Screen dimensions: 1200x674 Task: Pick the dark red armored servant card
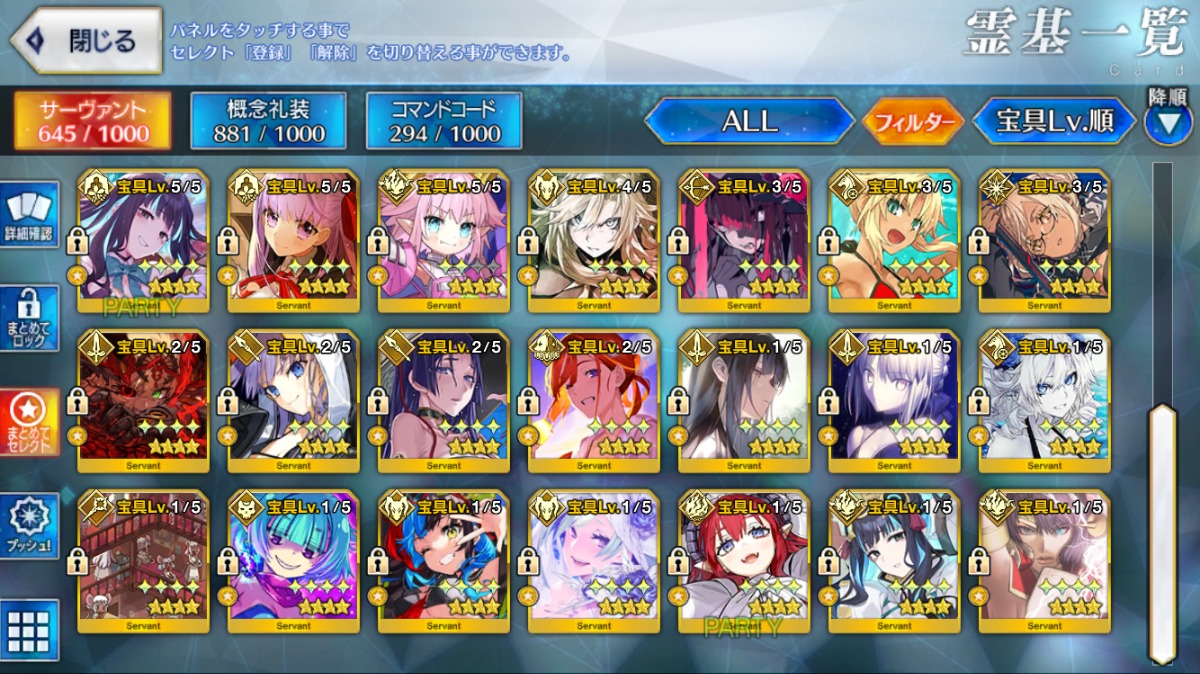pyautogui.click(x=144, y=398)
